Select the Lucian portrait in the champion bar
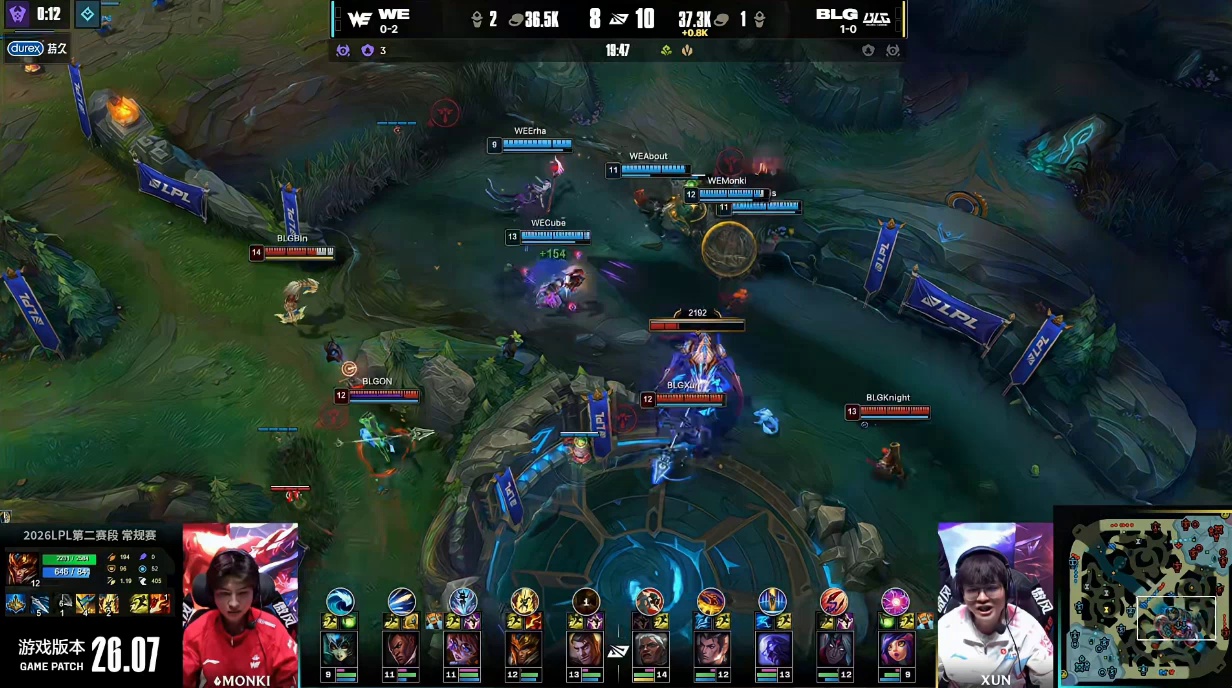The image size is (1232, 688). point(401,650)
